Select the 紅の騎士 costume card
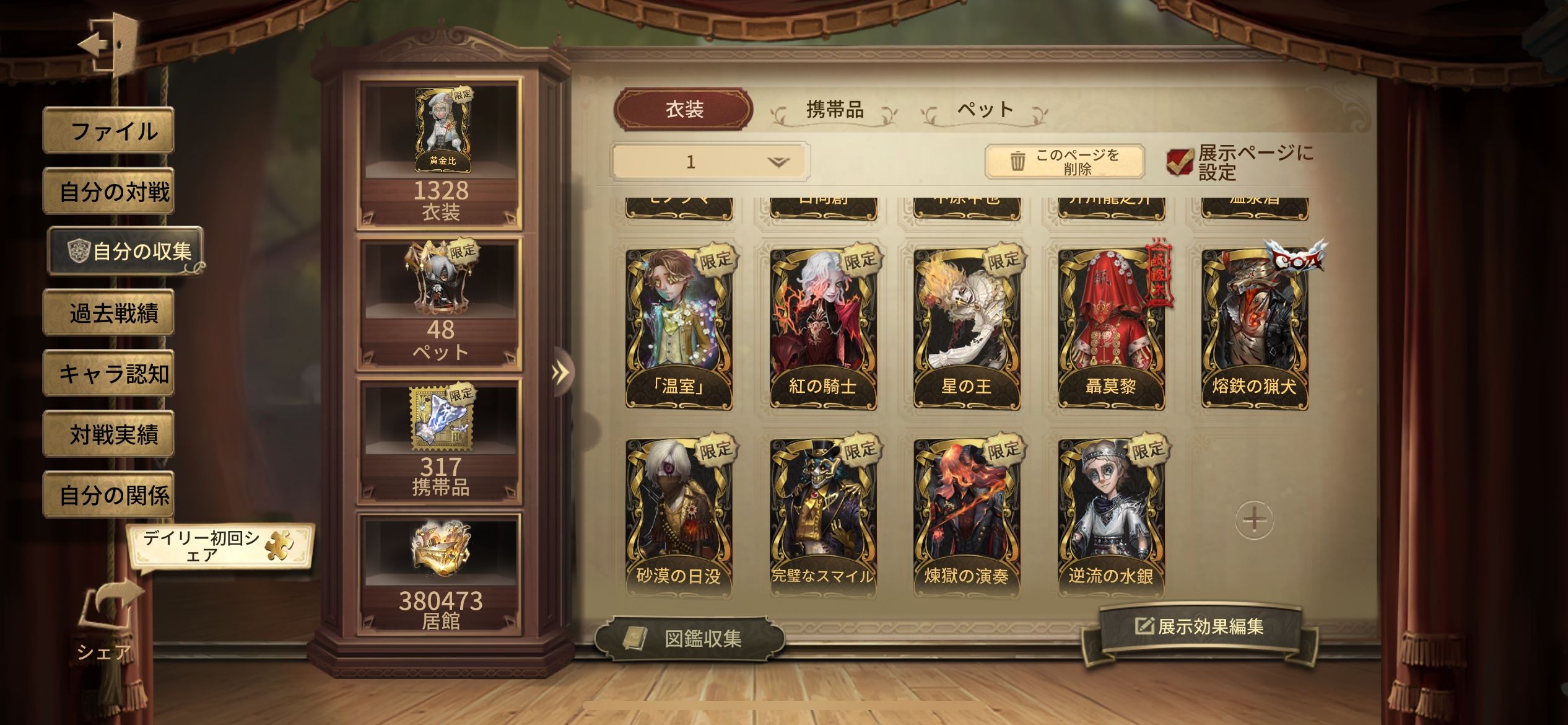This screenshot has height=725, width=1568. (823, 328)
